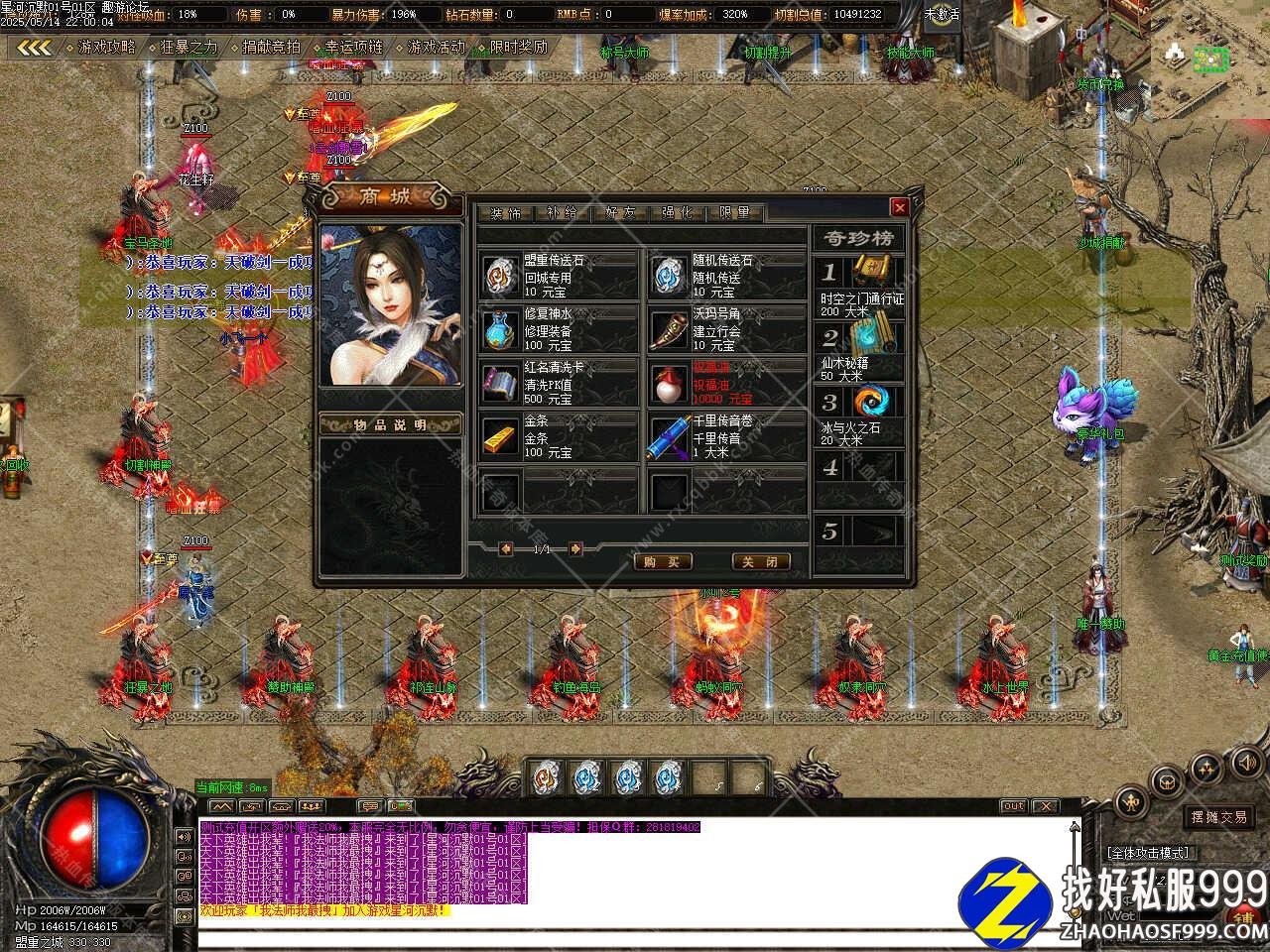Switch to the 限量 shop tab
Image resolution: width=1270 pixels, height=952 pixels.
735,213
